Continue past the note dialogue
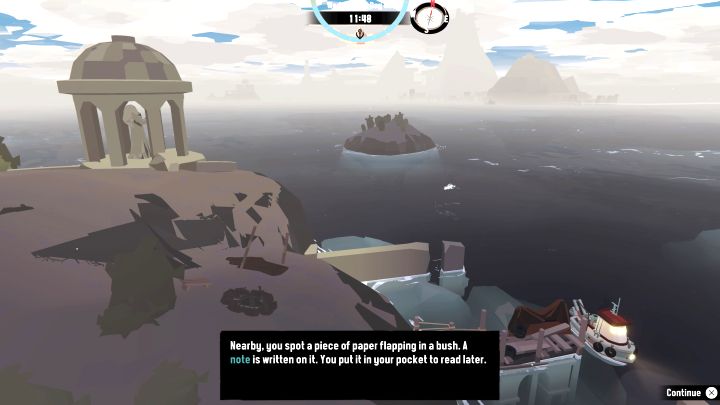The width and height of the screenshot is (720, 405). 691,392
